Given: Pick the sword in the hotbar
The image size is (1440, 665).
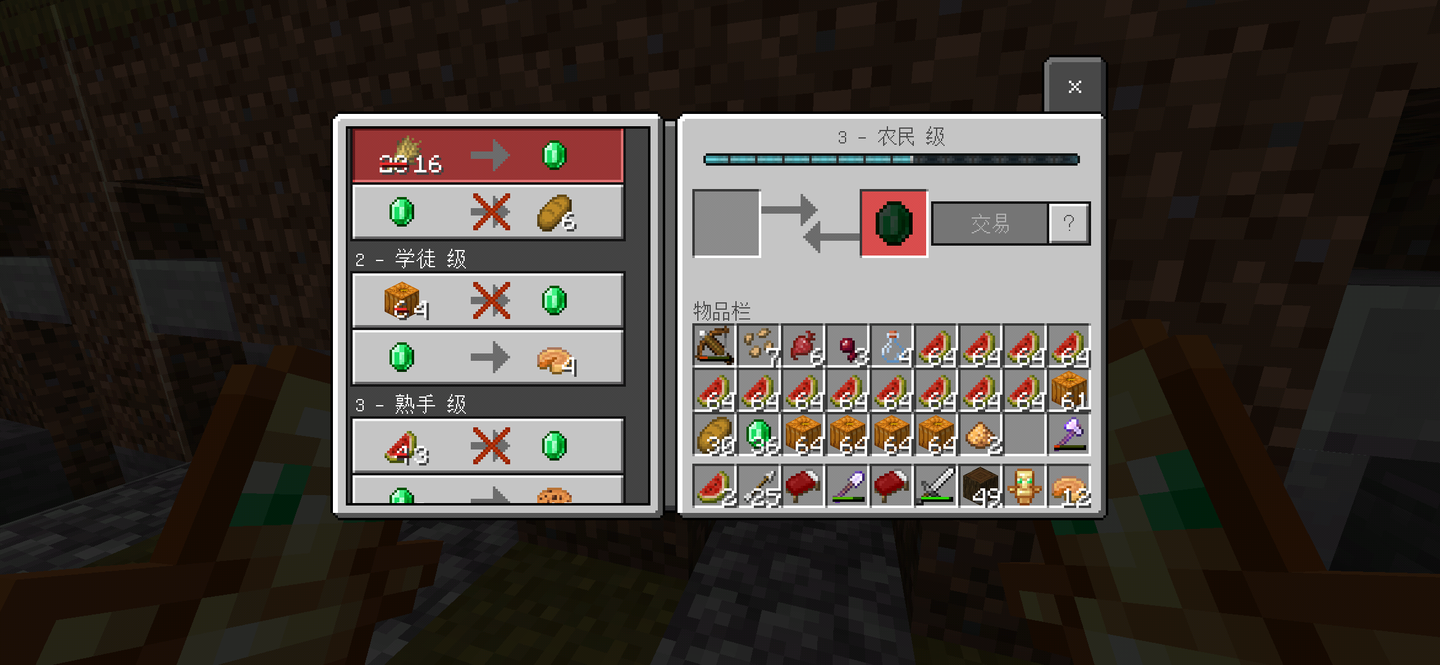Looking at the screenshot, I should point(936,486).
